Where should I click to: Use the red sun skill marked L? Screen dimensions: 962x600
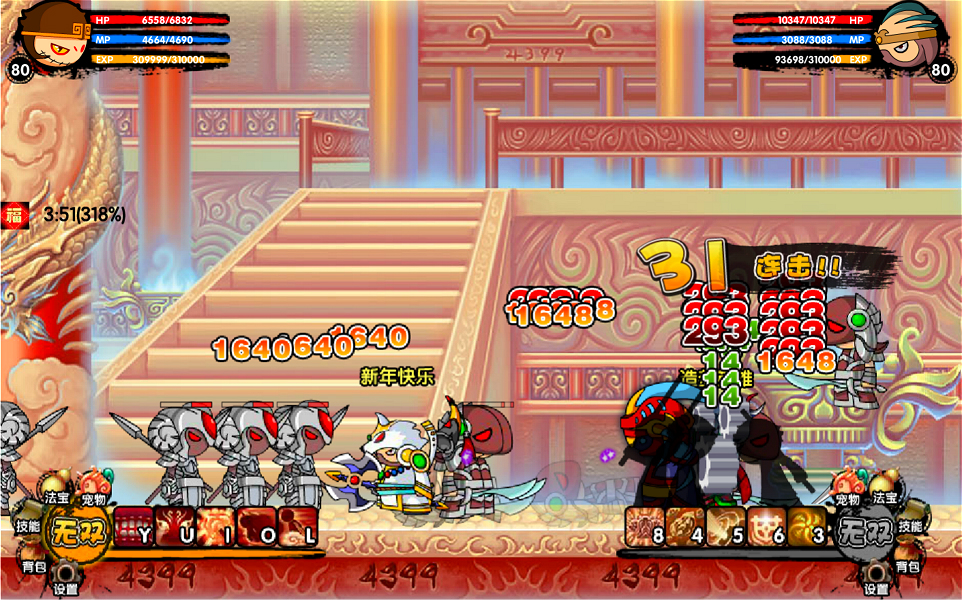[296, 527]
